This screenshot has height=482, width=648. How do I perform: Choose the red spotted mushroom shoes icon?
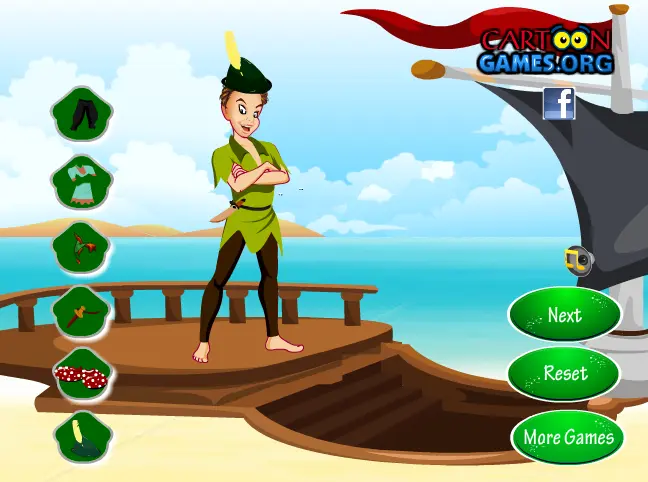(81, 376)
